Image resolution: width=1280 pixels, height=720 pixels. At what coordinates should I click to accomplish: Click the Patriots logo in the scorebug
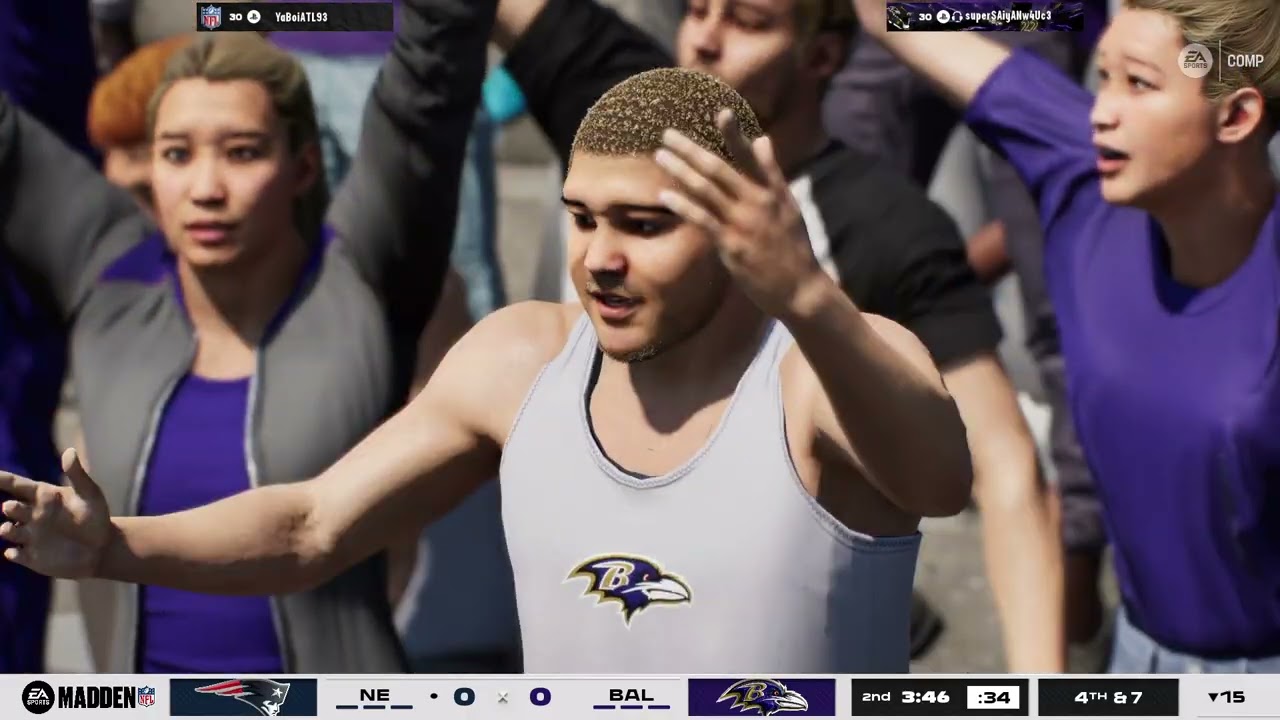(x=243, y=697)
